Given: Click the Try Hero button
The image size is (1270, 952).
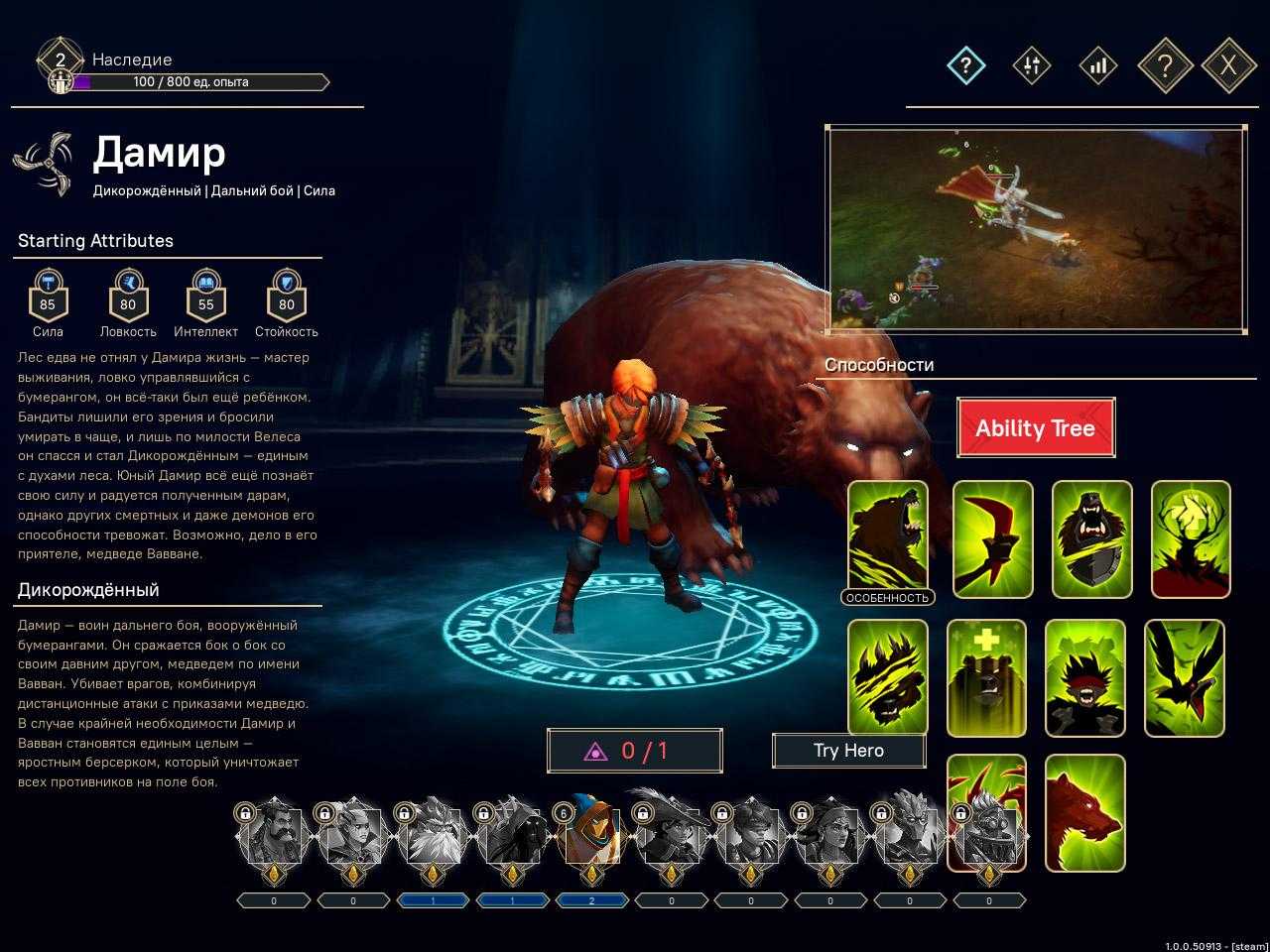Looking at the screenshot, I should (848, 751).
